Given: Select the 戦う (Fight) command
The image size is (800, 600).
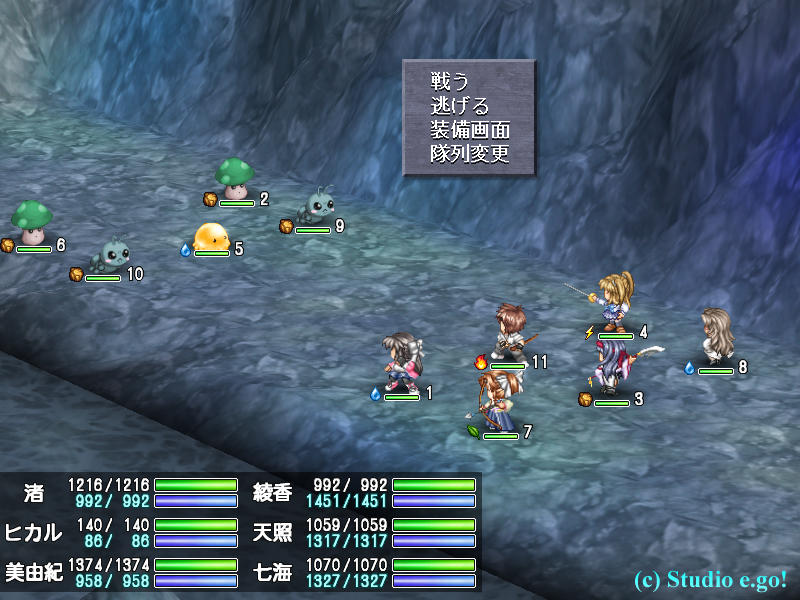Looking at the screenshot, I should pos(450,81).
